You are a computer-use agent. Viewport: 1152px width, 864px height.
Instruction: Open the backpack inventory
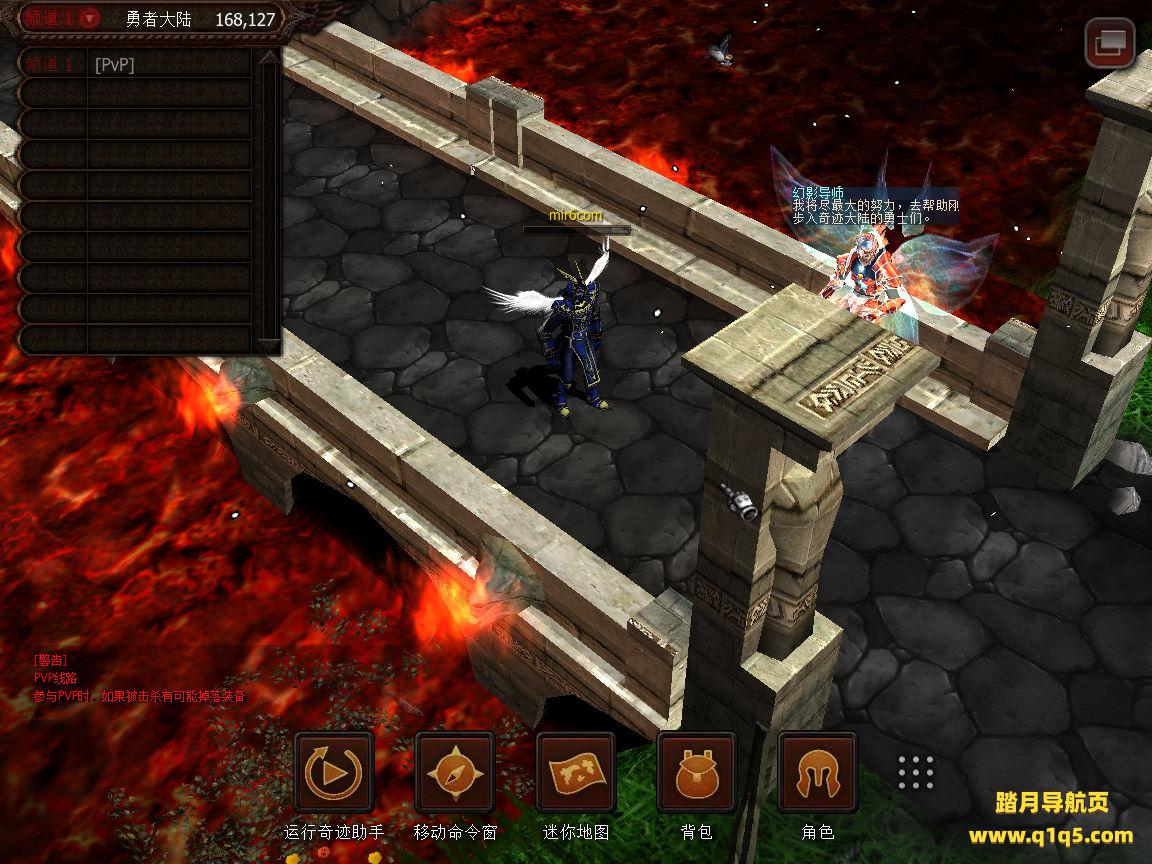(x=697, y=773)
